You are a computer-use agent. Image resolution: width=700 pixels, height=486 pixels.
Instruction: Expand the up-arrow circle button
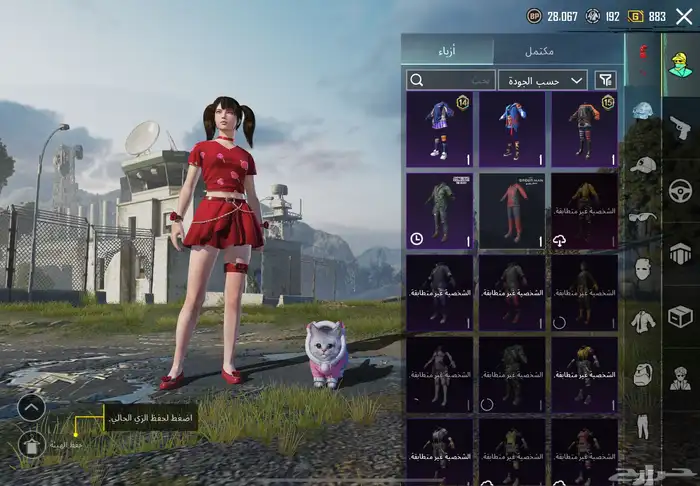point(31,408)
